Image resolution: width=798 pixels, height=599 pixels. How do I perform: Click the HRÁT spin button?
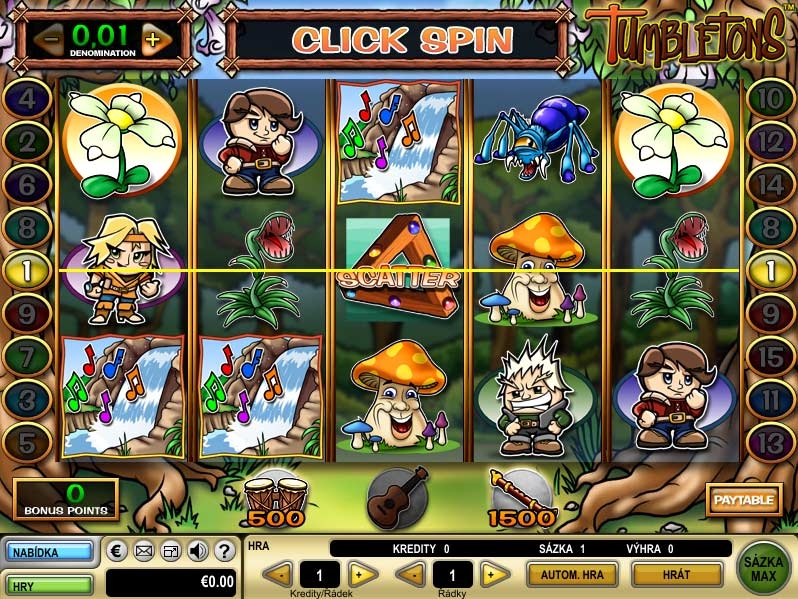click(x=677, y=575)
